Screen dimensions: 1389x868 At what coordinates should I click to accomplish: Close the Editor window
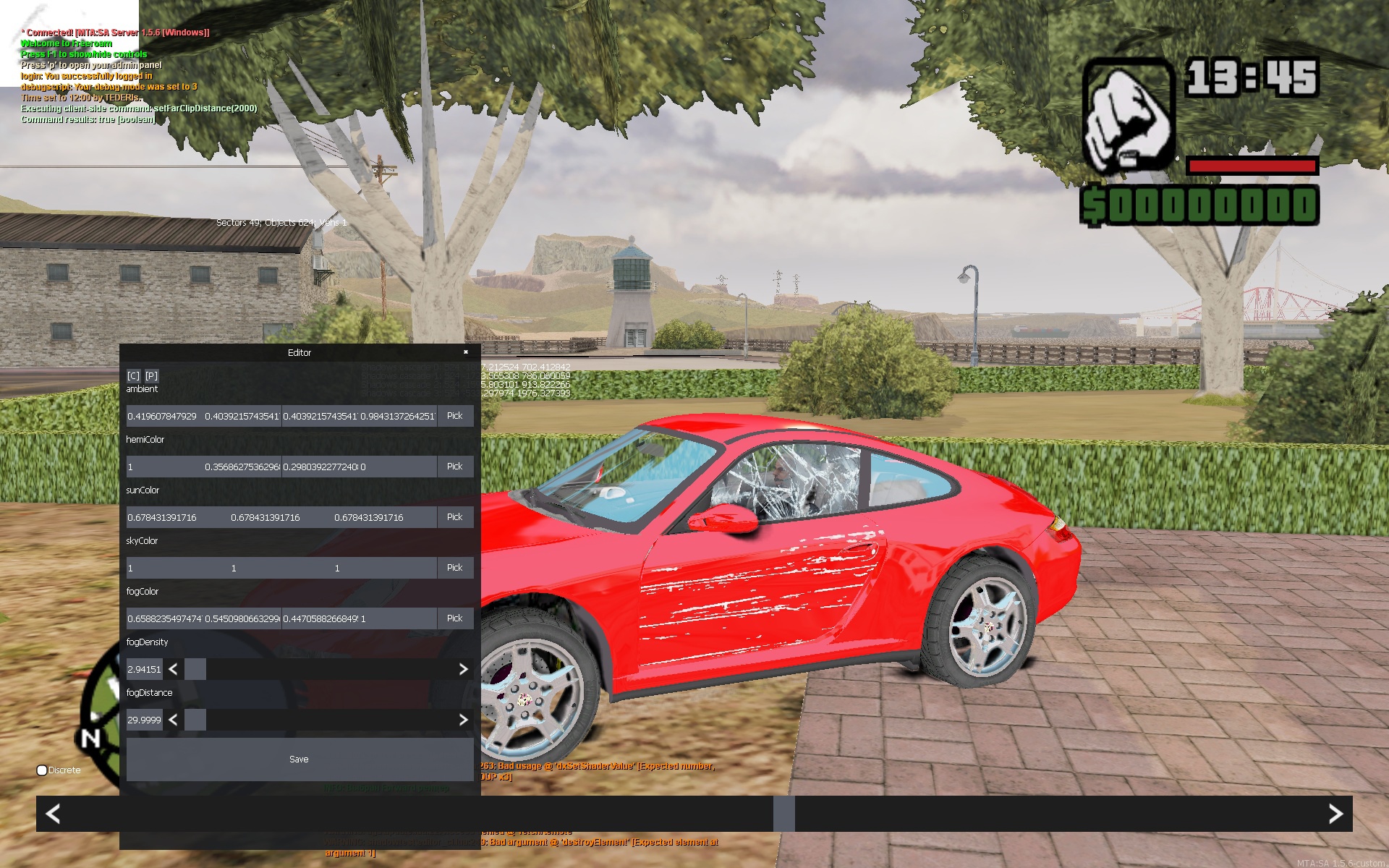click(x=466, y=352)
